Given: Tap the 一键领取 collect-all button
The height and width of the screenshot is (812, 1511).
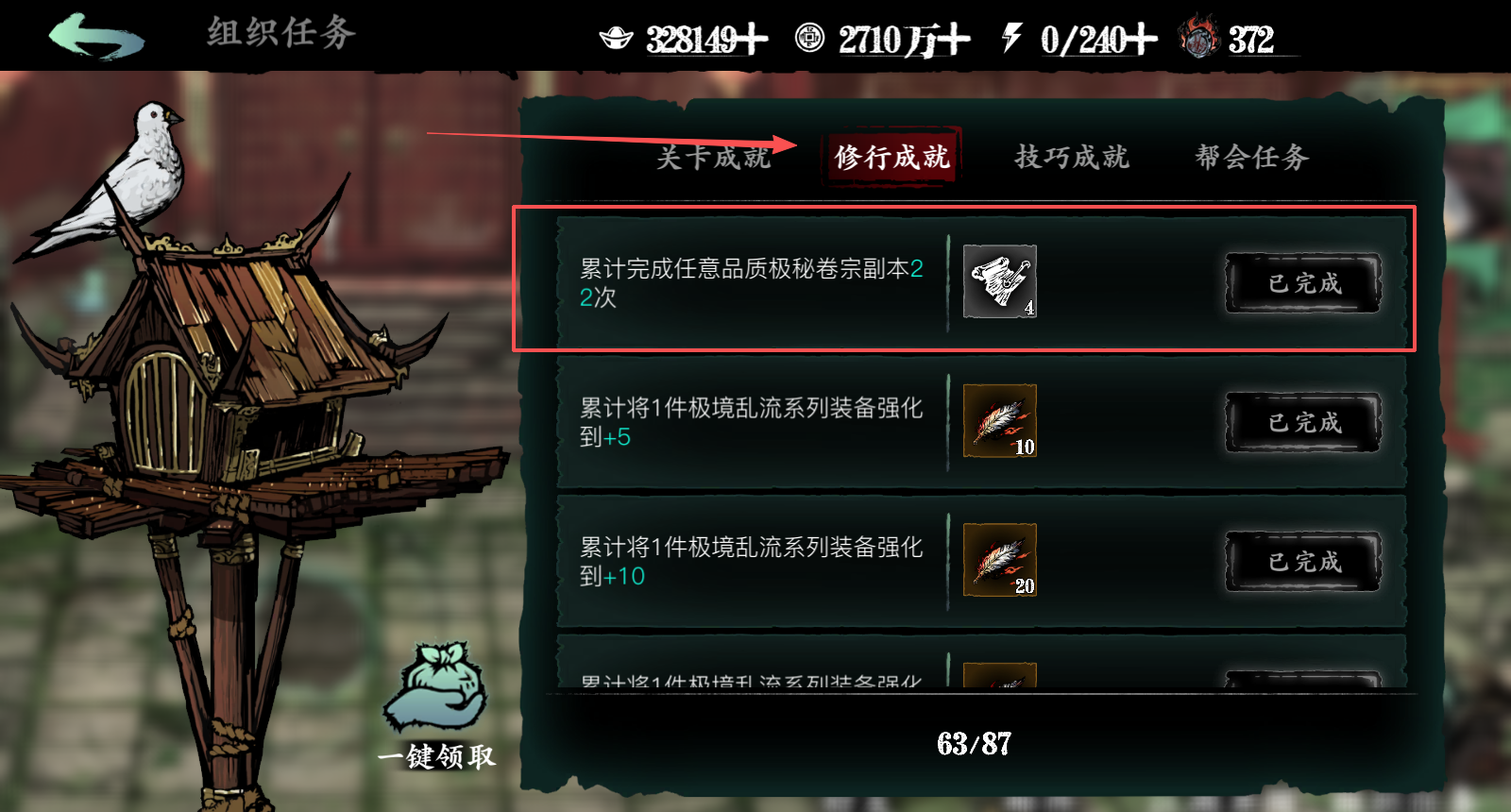Looking at the screenshot, I should (x=435, y=755).
